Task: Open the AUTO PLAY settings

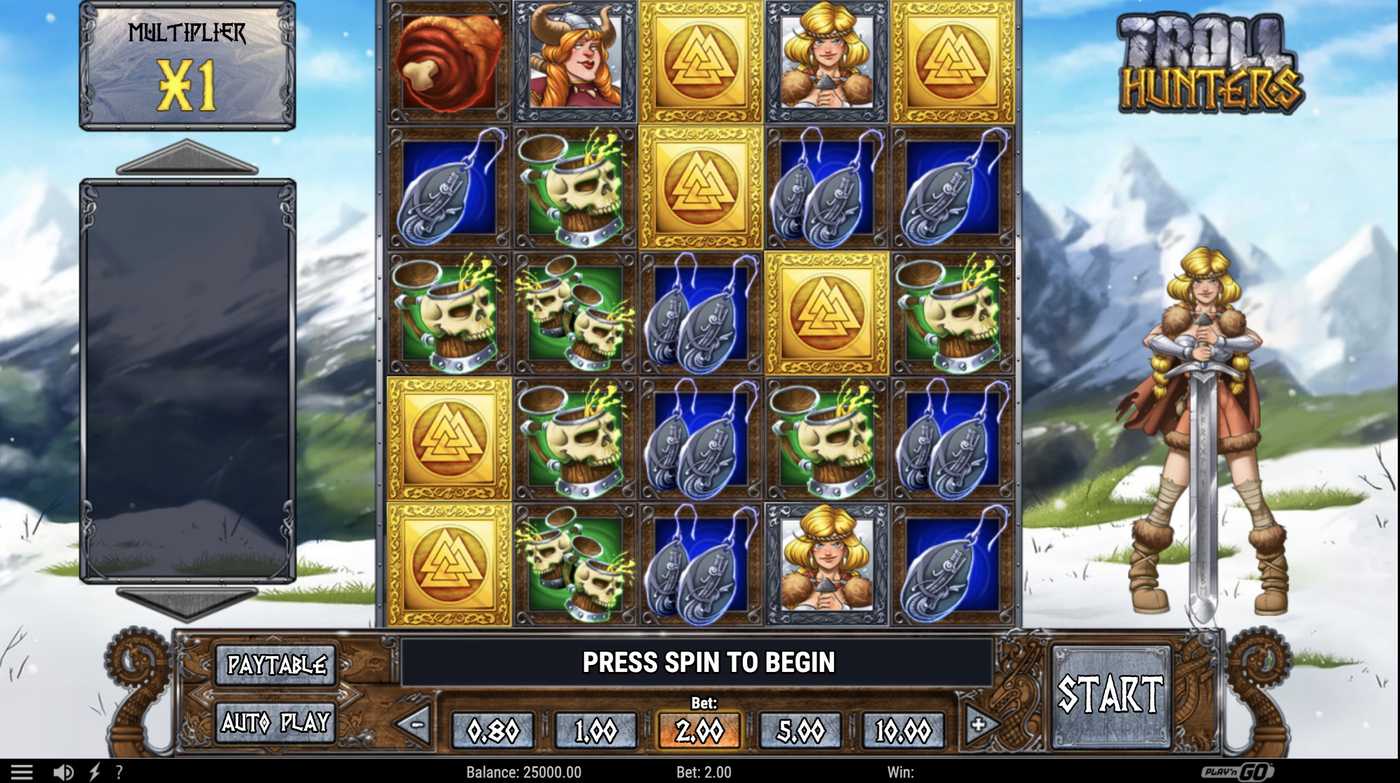Action: pyautogui.click(x=275, y=720)
